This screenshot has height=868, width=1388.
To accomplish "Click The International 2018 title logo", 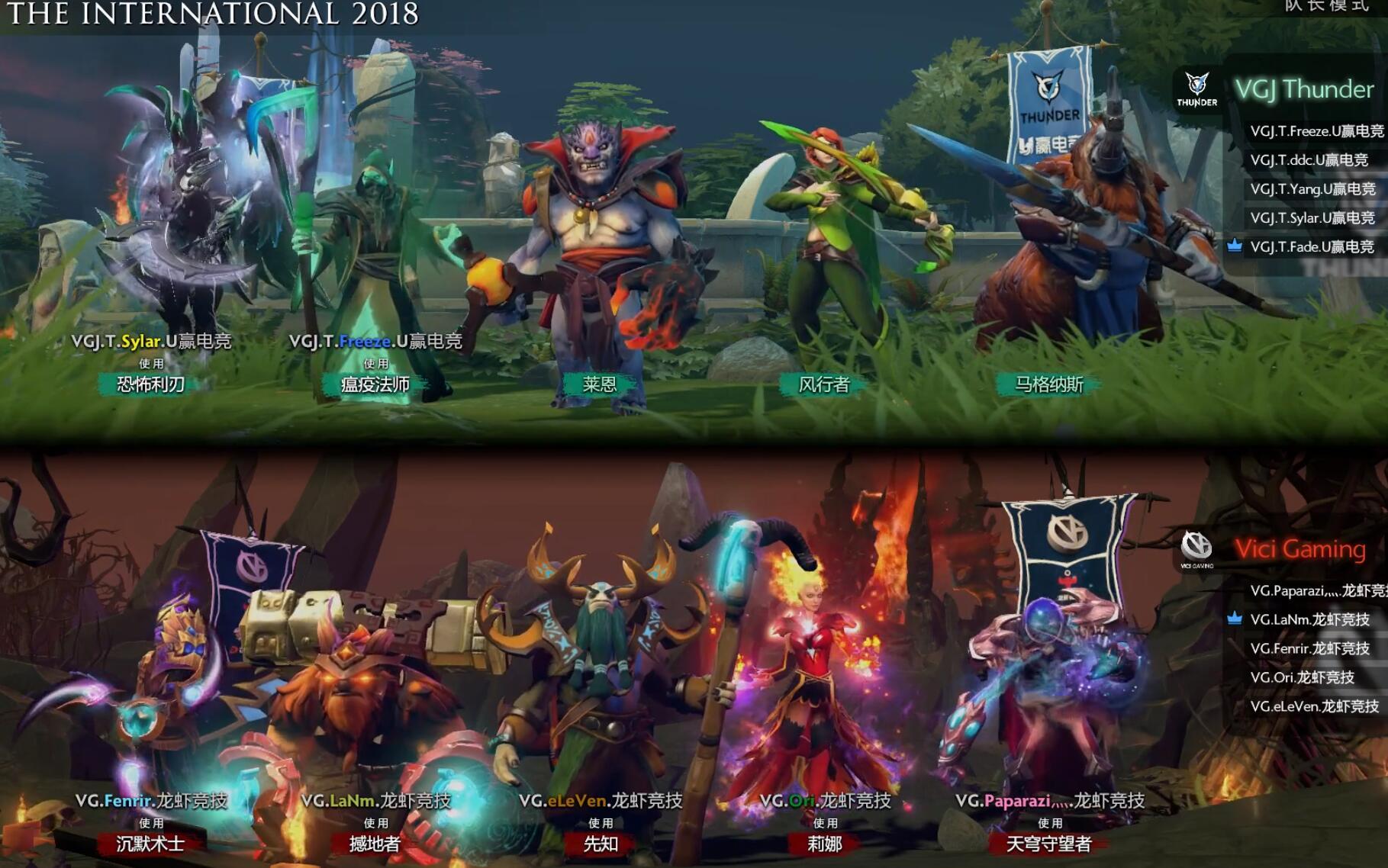I will (210, 14).
